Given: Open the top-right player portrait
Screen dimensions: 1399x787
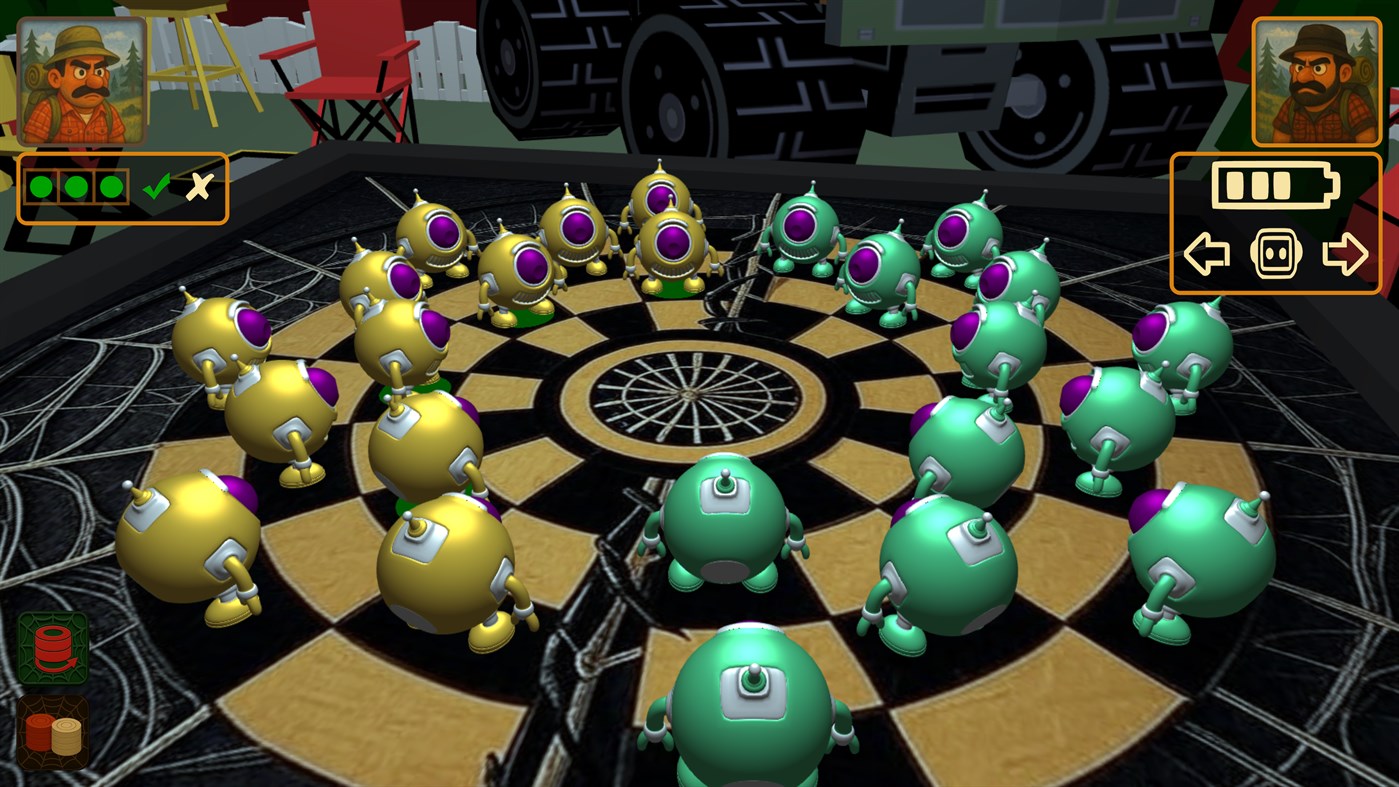Looking at the screenshot, I should pyautogui.click(x=1317, y=80).
